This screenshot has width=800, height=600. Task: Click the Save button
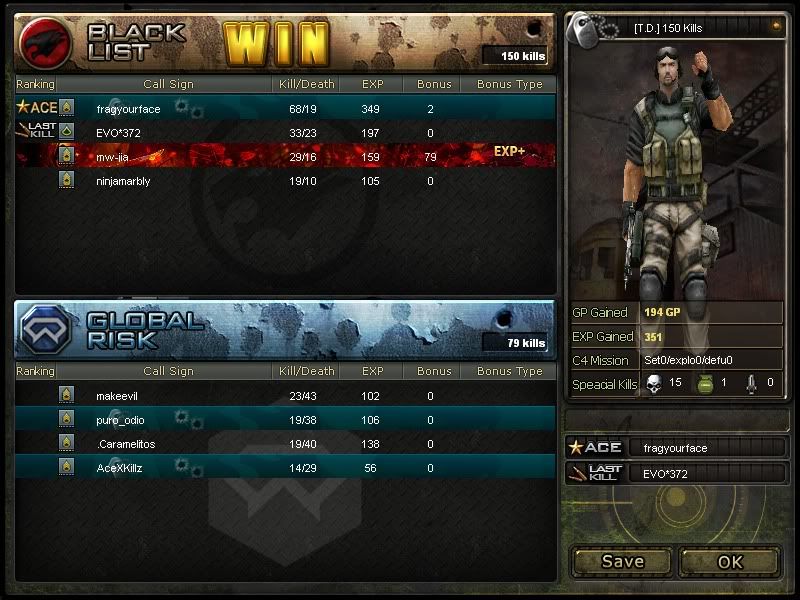pyautogui.click(x=622, y=561)
